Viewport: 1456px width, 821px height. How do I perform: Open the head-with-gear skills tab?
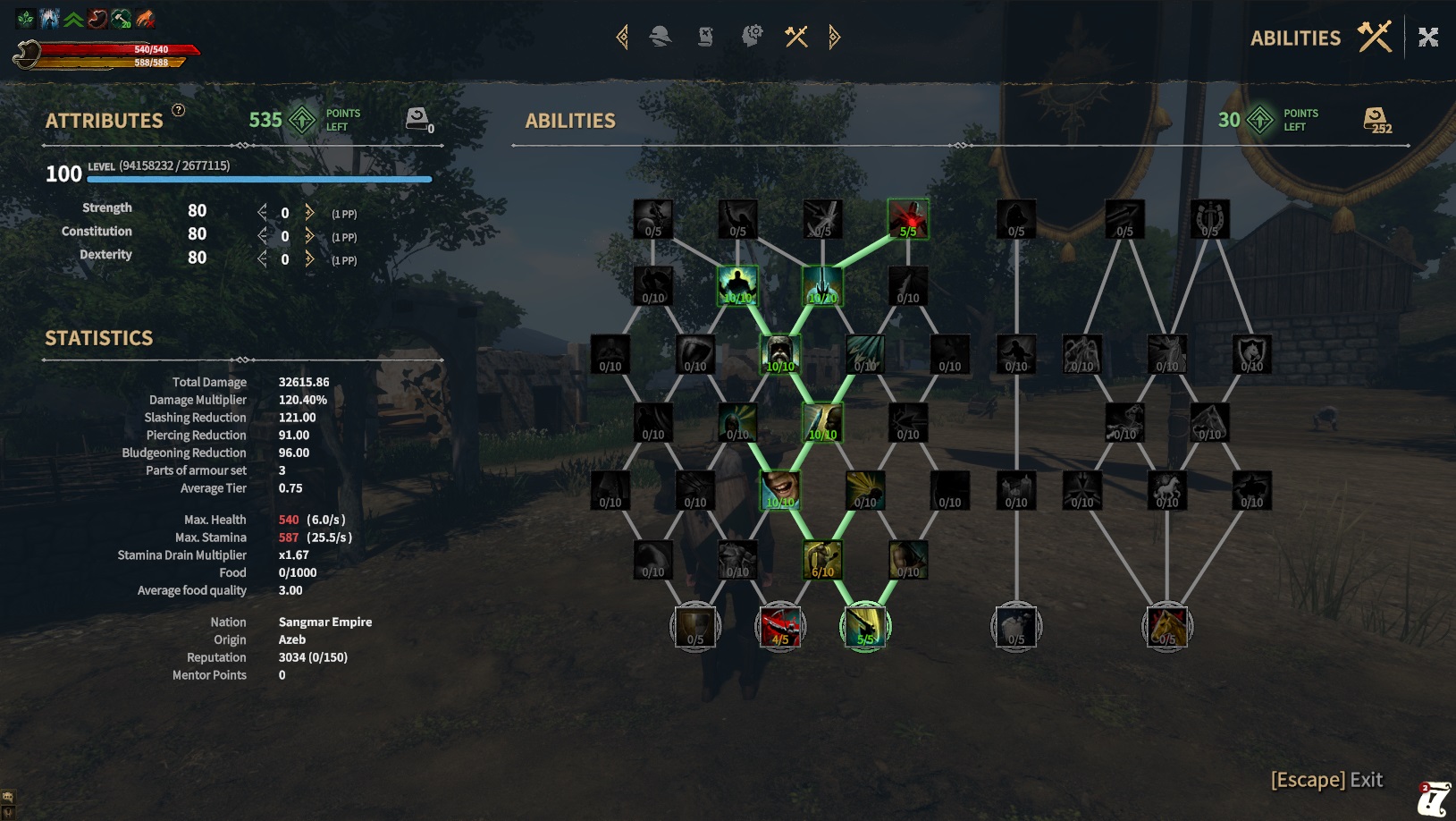click(752, 37)
